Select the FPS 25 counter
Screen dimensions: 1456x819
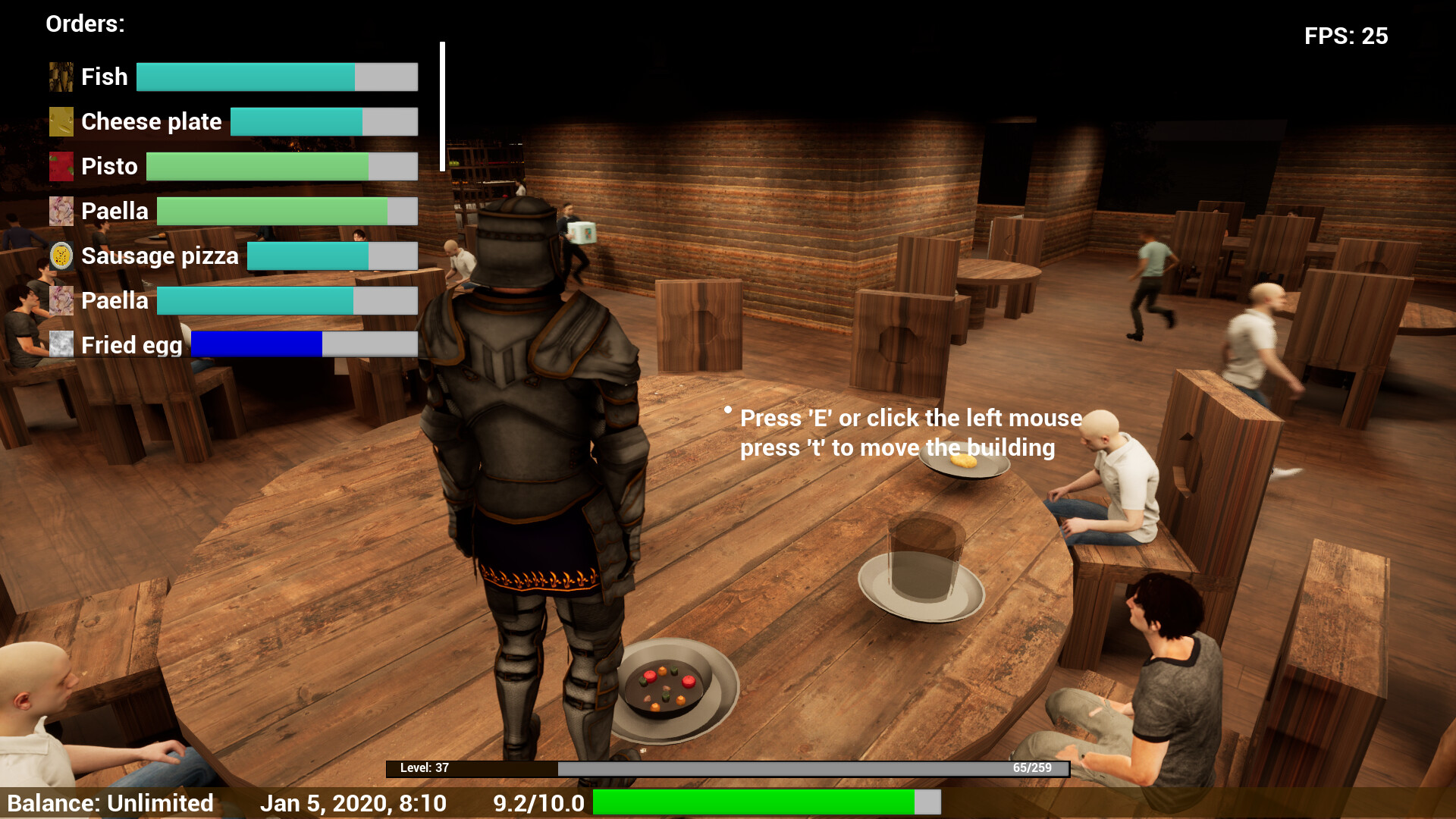1345,36
